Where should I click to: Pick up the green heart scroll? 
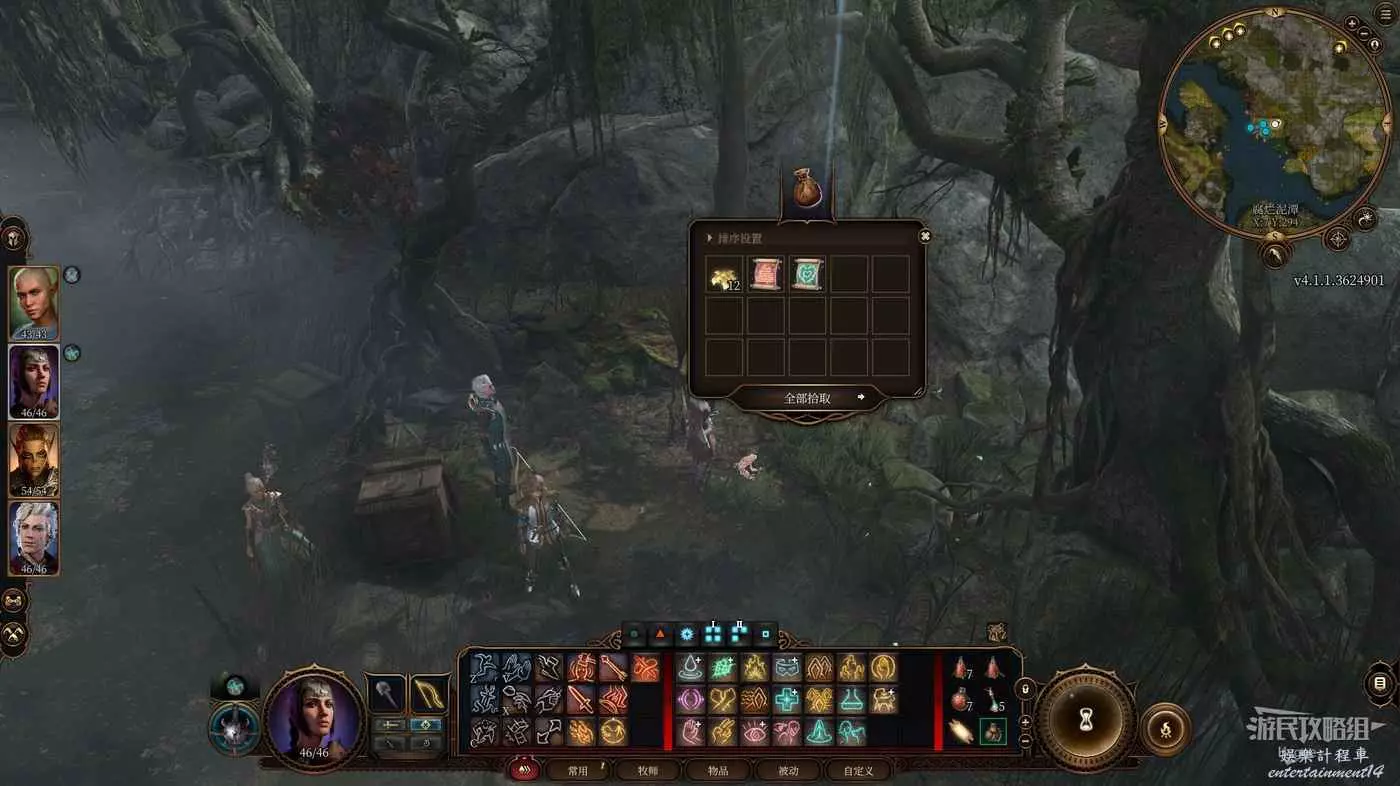808,274
